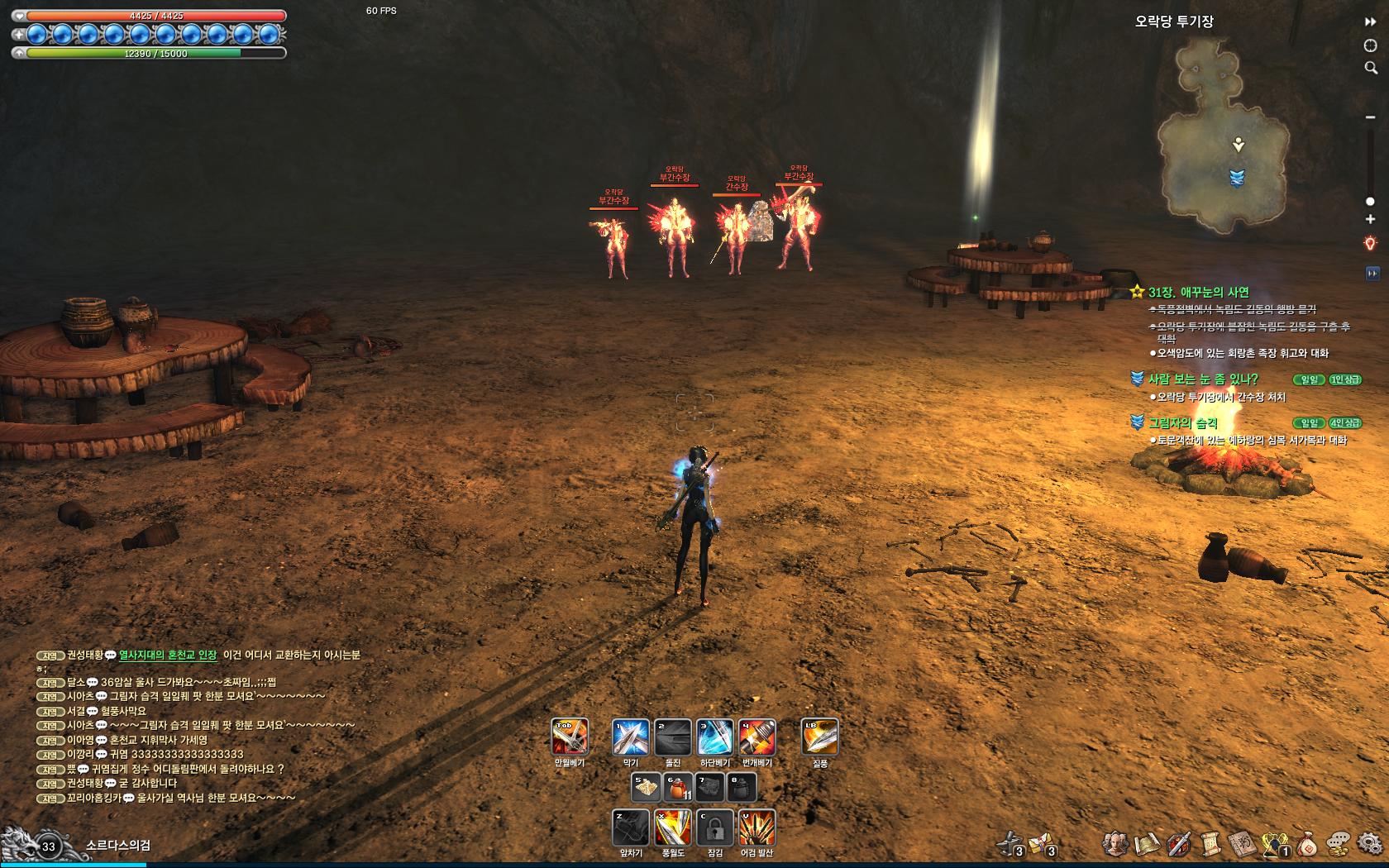Use the 막기 block skill

(631, 737)
